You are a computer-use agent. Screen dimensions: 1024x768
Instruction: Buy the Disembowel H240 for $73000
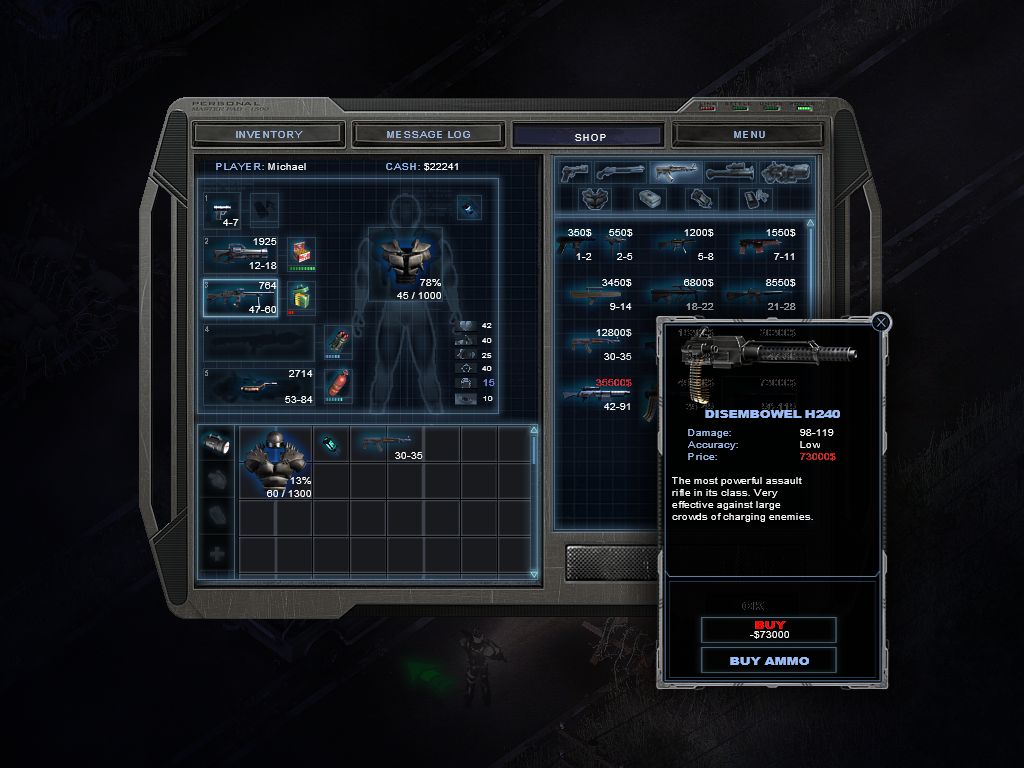point(769,630)
